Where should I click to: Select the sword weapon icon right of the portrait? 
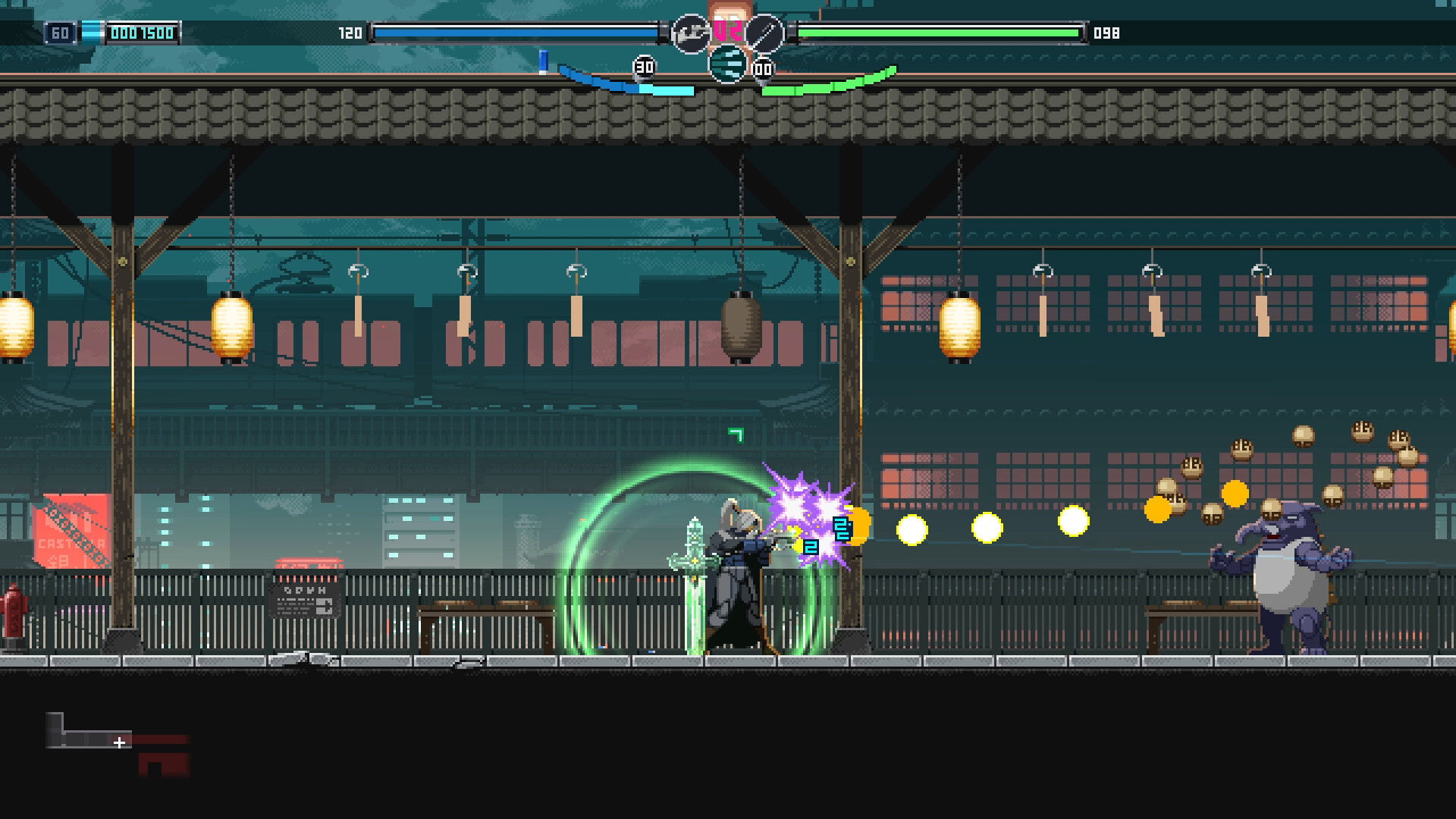point(764,33)
